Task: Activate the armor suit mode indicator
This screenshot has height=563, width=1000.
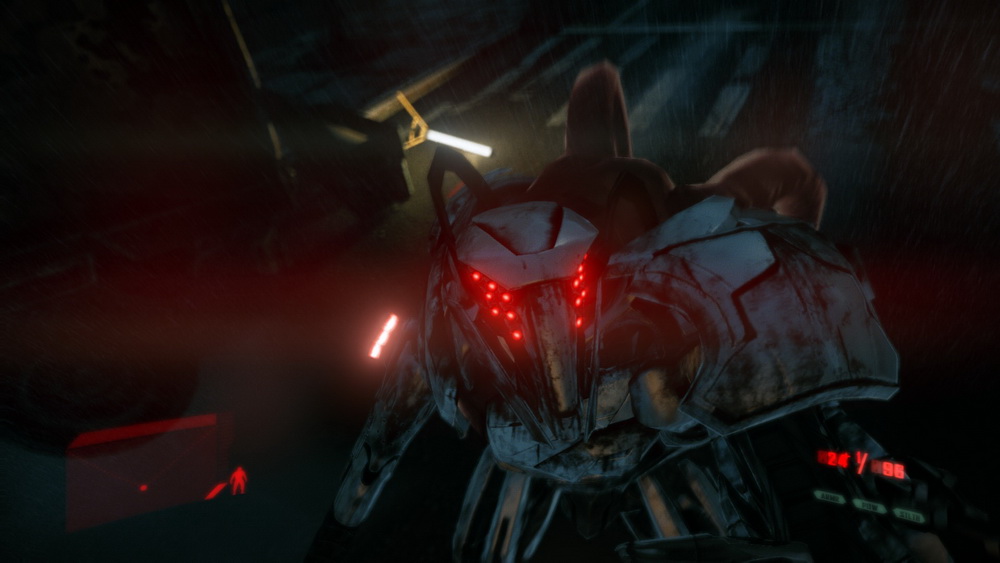Action: tap(829, 496)
